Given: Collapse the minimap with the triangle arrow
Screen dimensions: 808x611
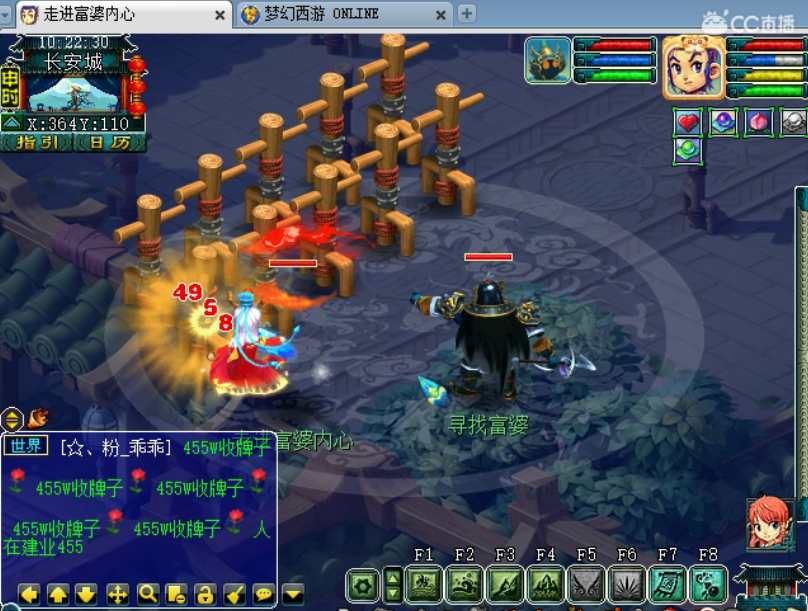Looking at the screenshot, I should tap(12, 123).
